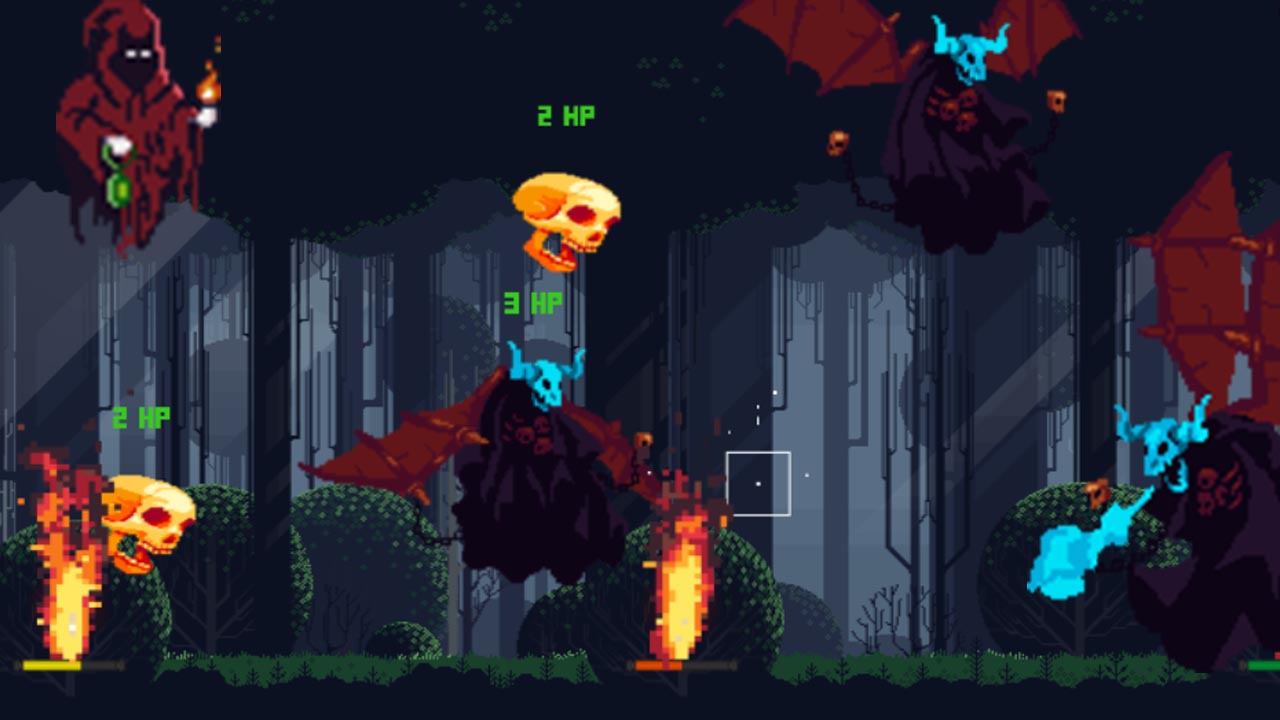Screen dimensions: 1280x720
Task: Click the green 2 HP label above the top skull
Action: (x=565, y=115)
